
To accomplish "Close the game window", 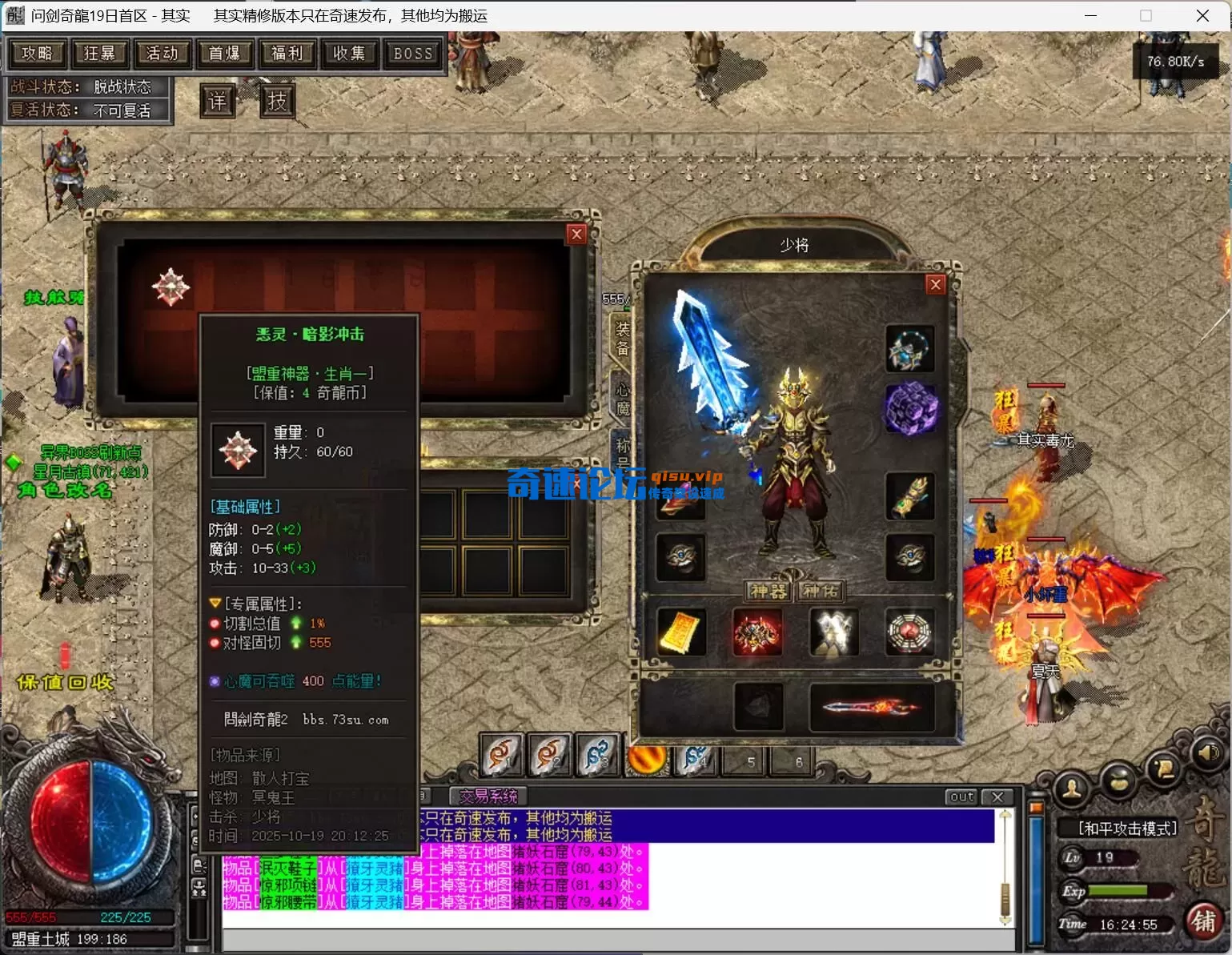I will tap(1202, 16).
